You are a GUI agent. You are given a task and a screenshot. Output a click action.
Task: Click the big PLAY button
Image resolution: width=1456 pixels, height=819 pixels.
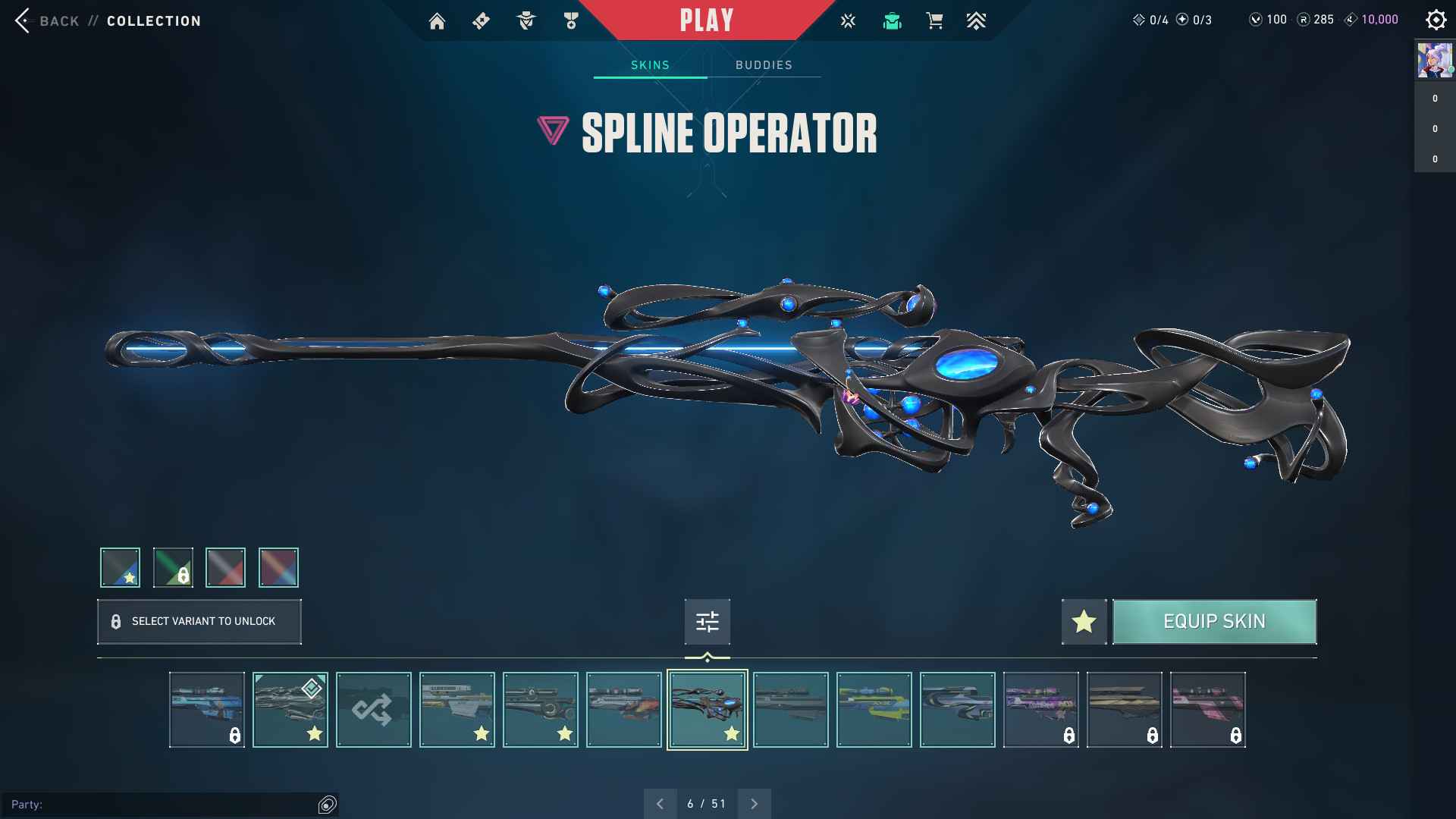click(x=707, y=20)
